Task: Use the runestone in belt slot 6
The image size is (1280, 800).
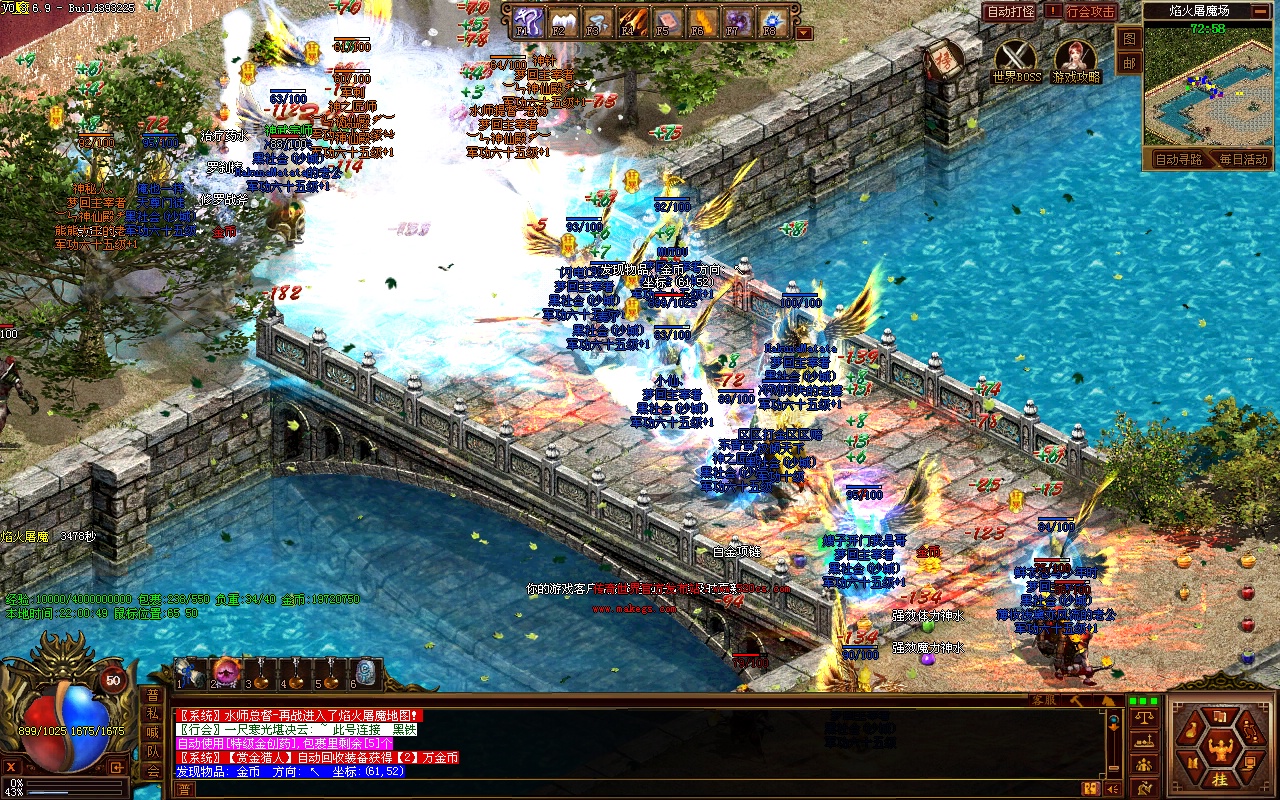Action: (365, 672)
